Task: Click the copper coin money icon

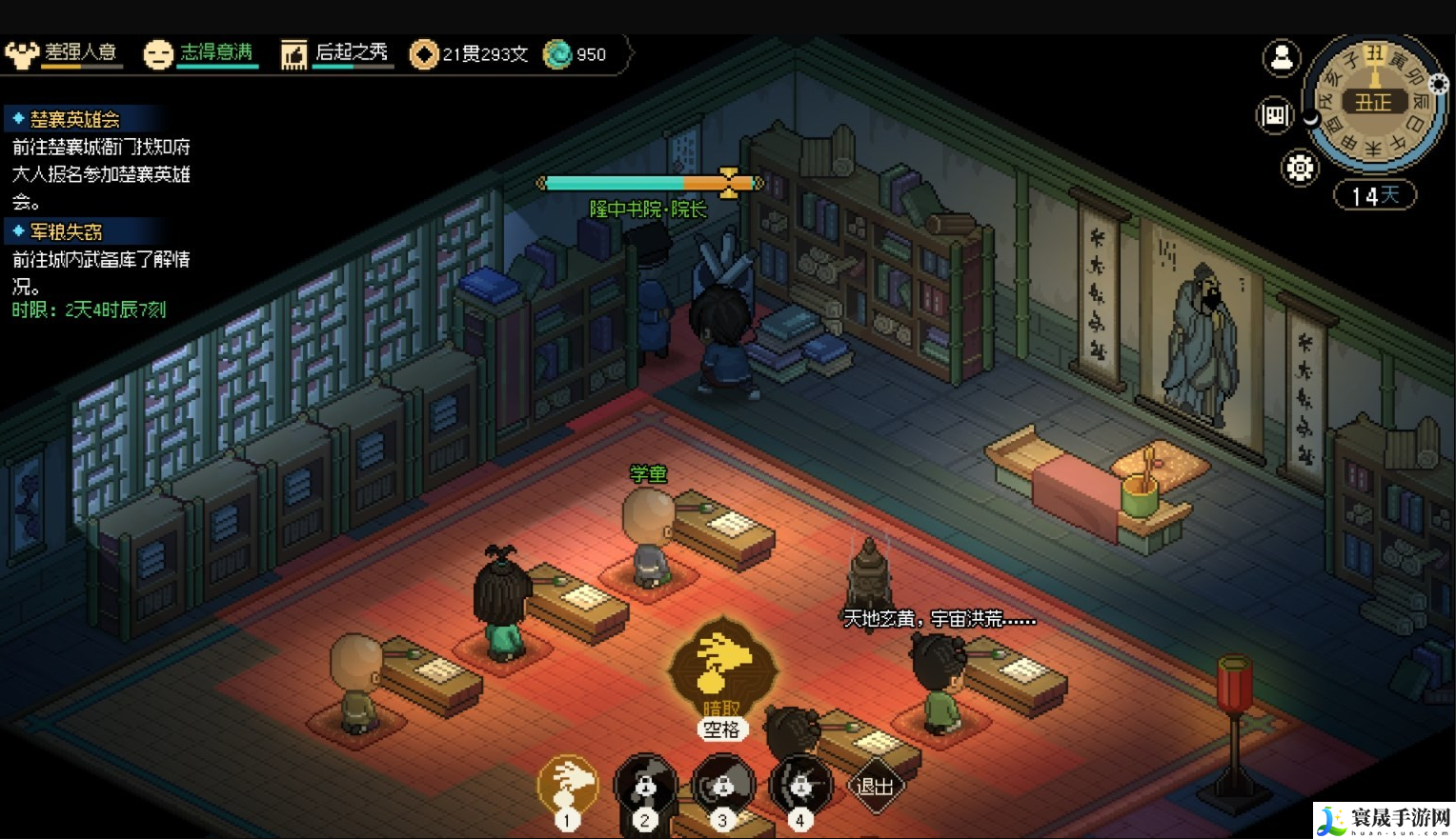Action: tap(423, 54)
